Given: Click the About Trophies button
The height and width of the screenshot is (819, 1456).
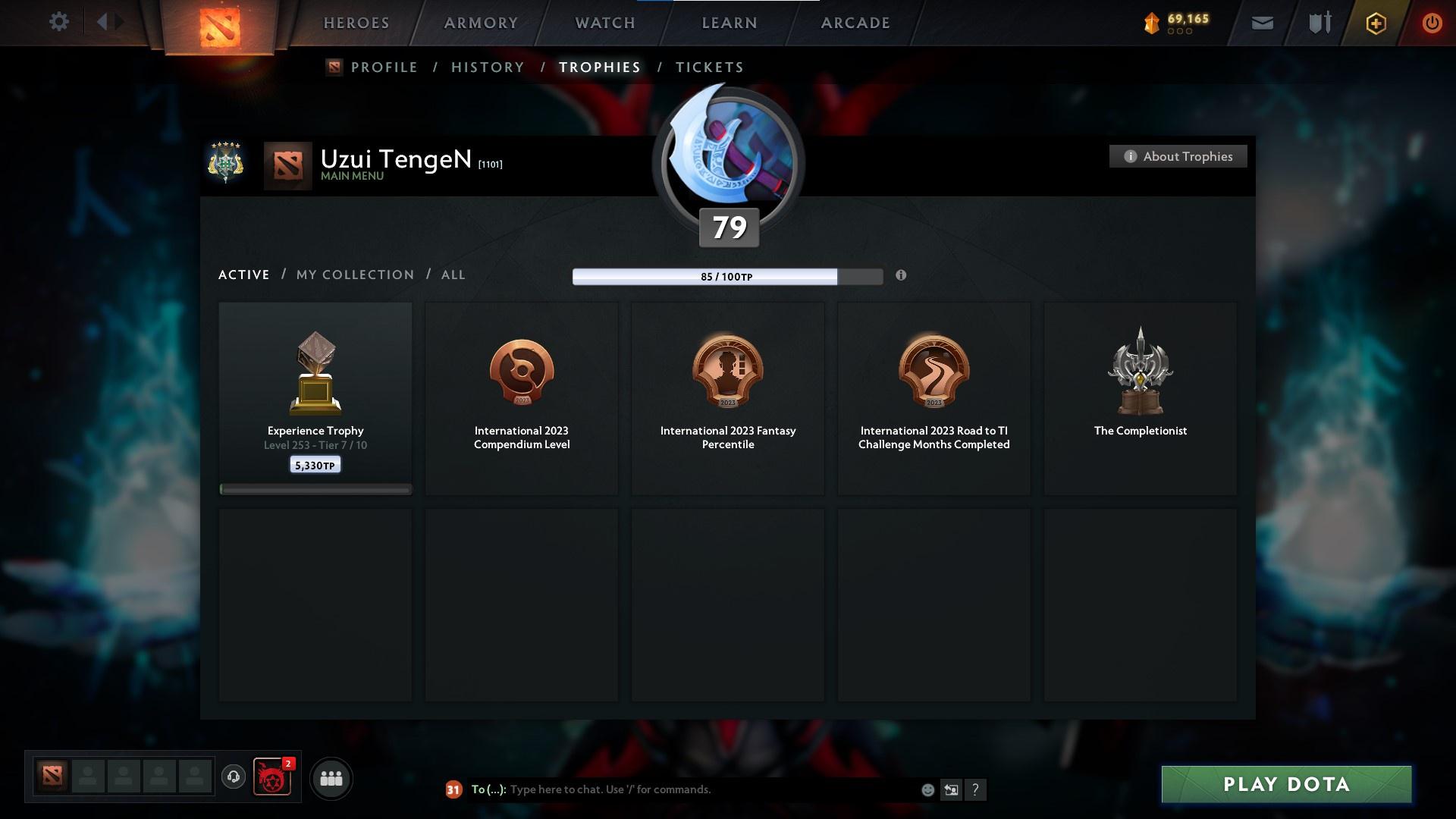Looking at the screenshot, I should [1178, 156].
